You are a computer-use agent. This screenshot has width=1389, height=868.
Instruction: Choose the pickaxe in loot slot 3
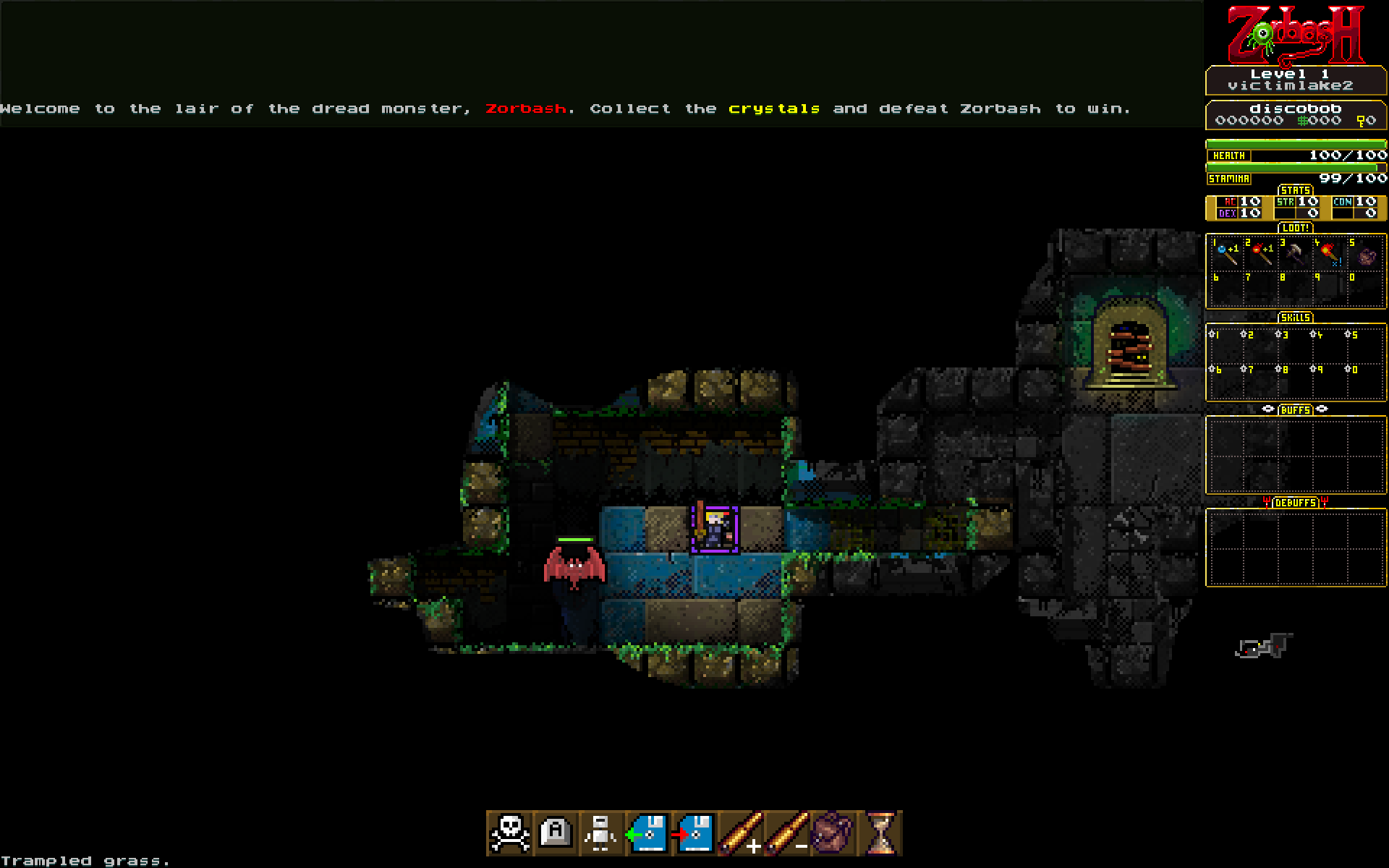(1296, 254)
